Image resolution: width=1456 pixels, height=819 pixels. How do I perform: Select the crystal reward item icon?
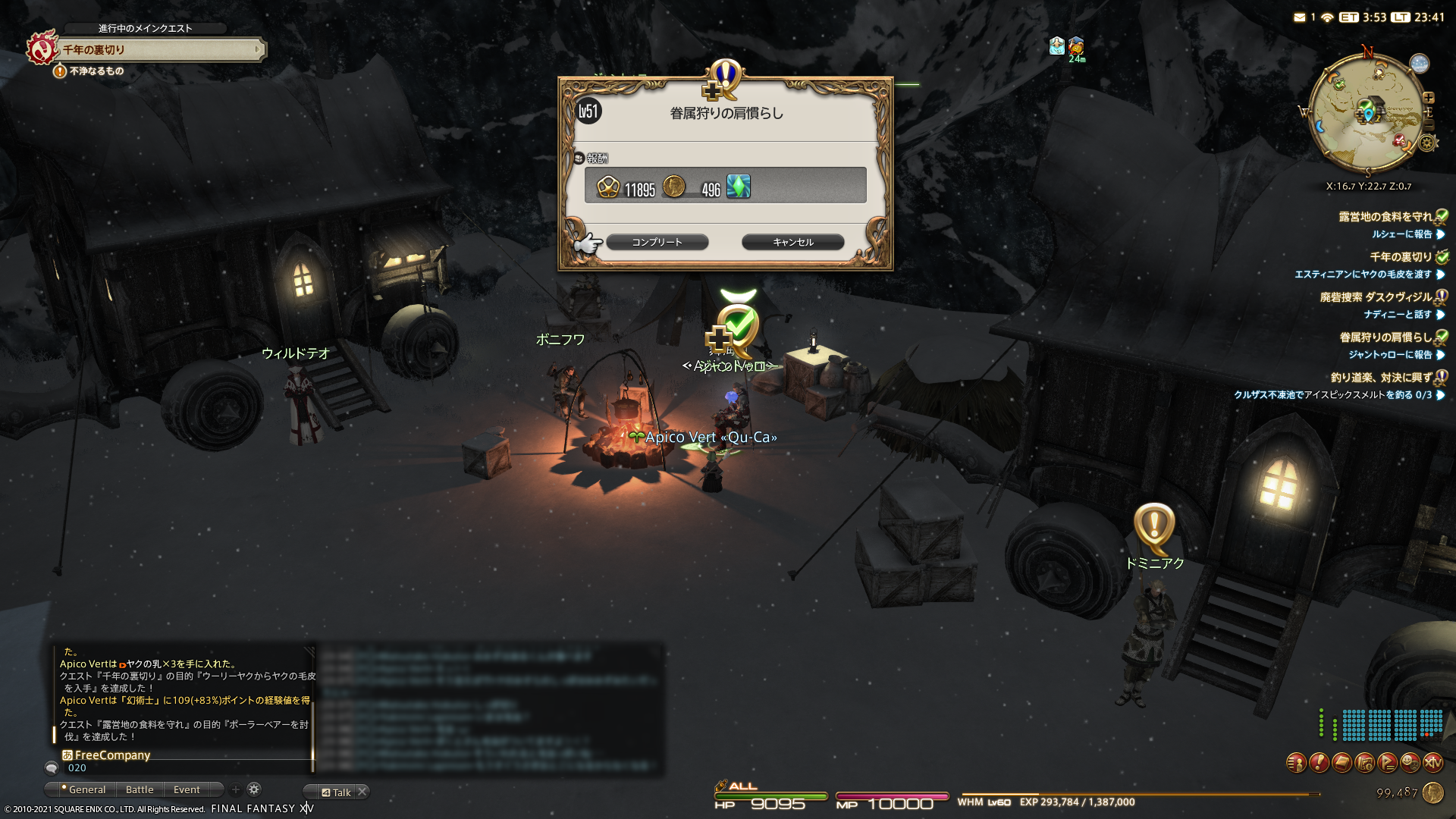(x=739, y=187)
